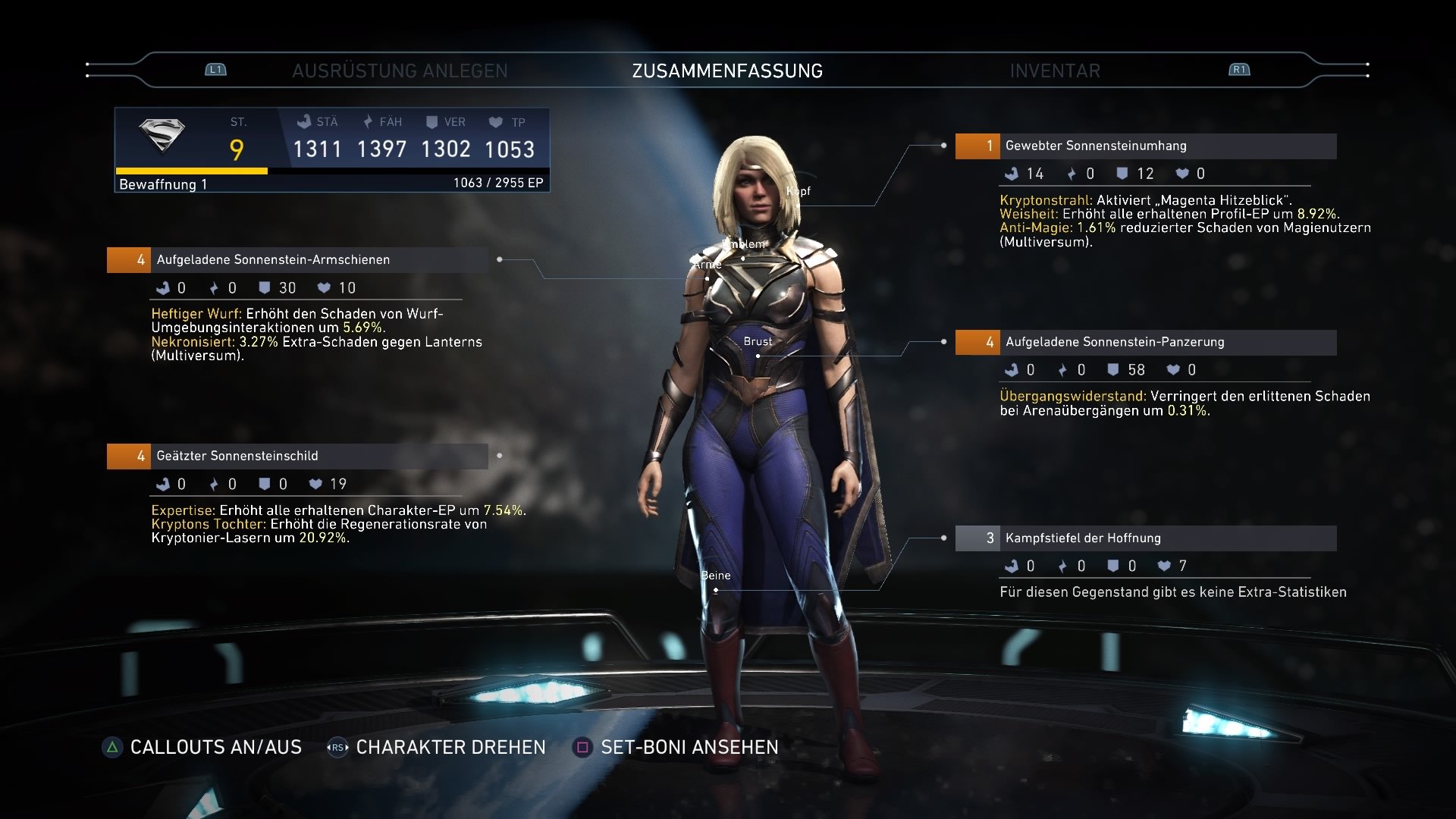Screen dimensions: 1456x819
Task: Open the Ausrüstung anlegen tab
Action: [400, 71]
